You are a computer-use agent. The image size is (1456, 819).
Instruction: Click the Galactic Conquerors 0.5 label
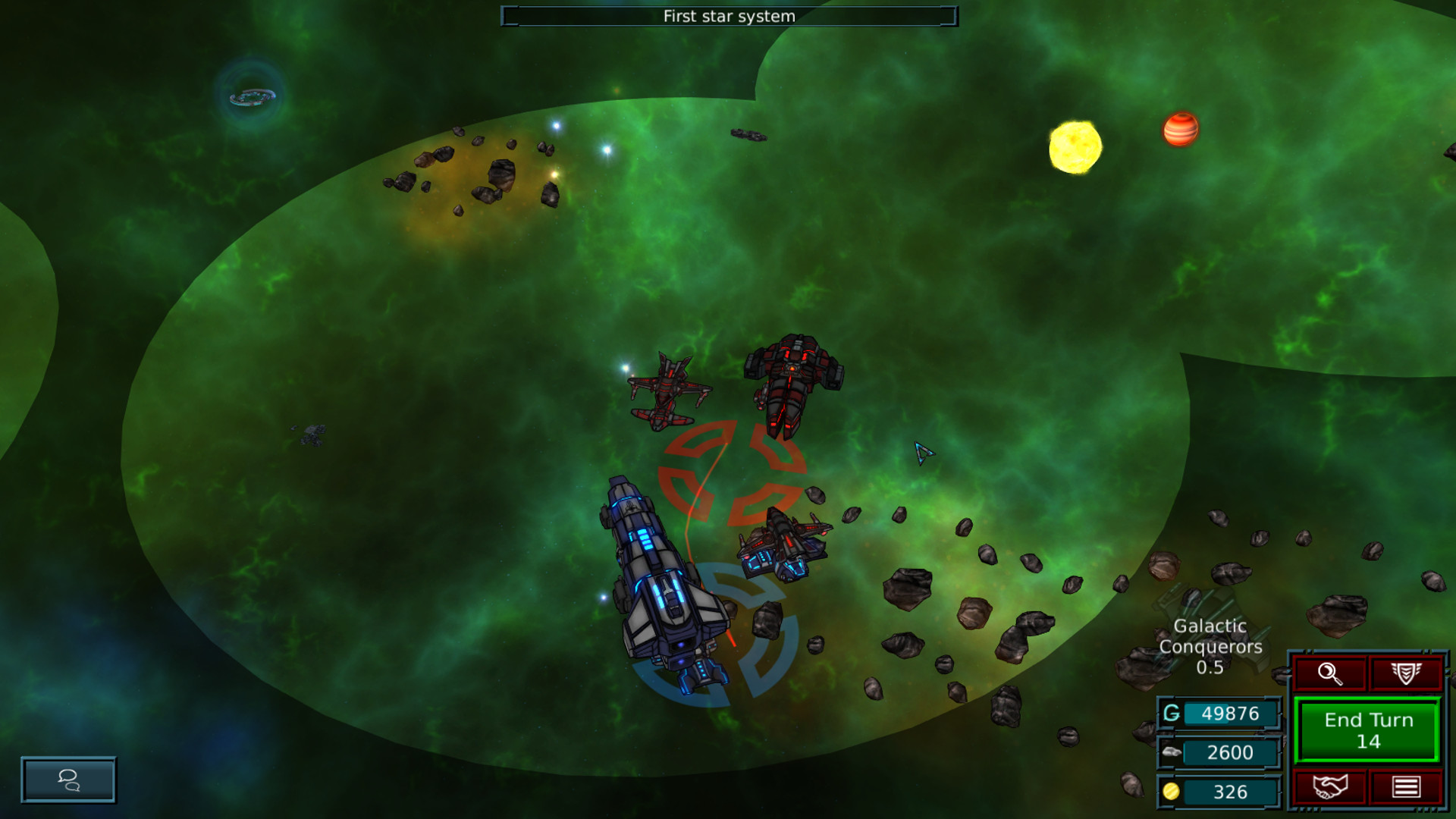click(x=1210, y=646)
